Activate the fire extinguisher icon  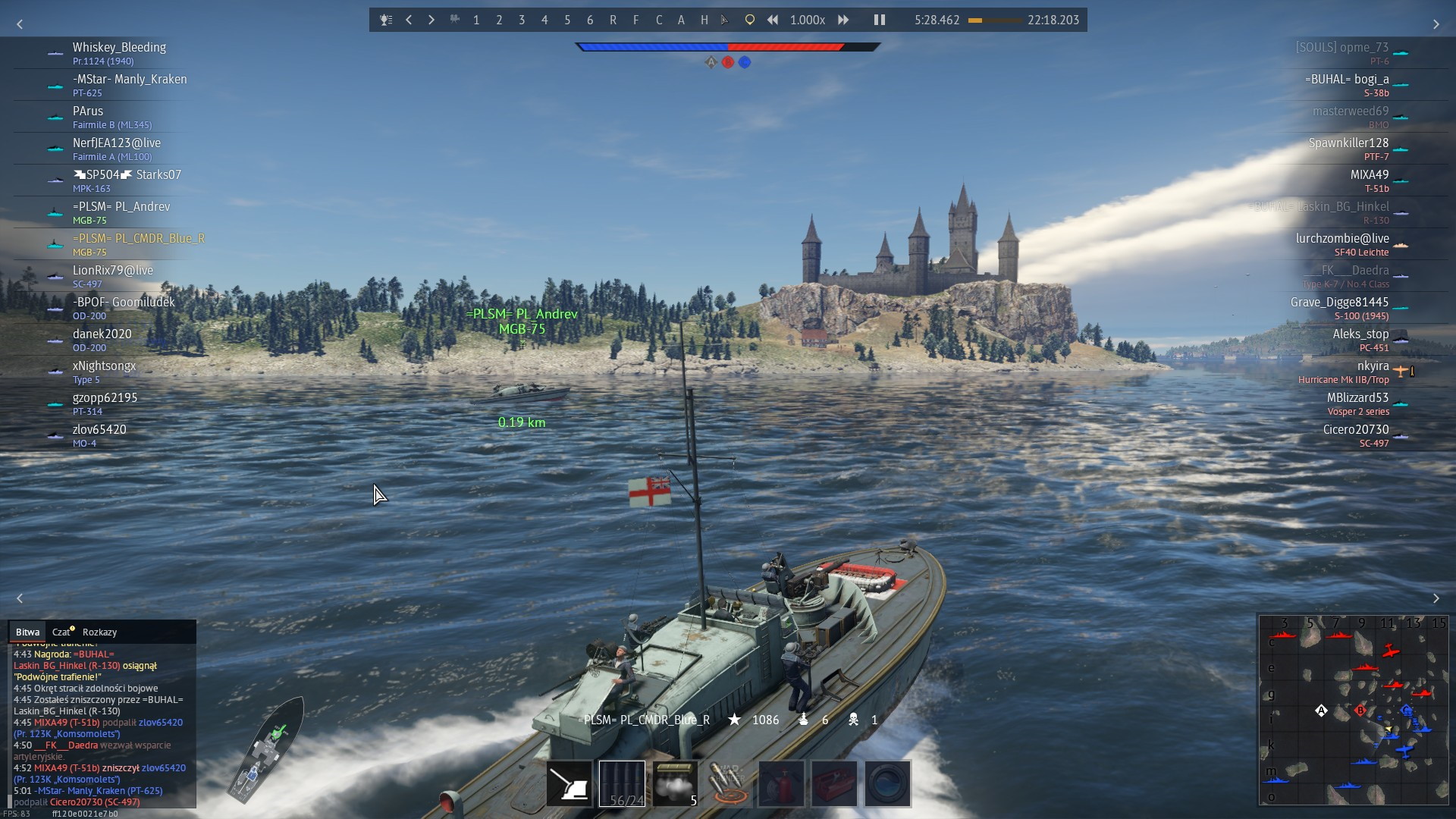pyautogui.click(x=781, y=783)
